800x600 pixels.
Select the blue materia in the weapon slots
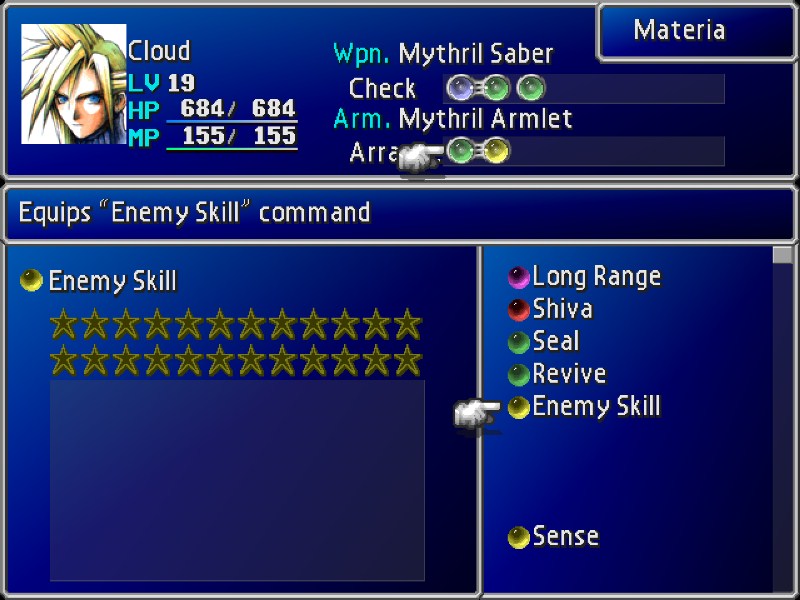click(461, 88)
